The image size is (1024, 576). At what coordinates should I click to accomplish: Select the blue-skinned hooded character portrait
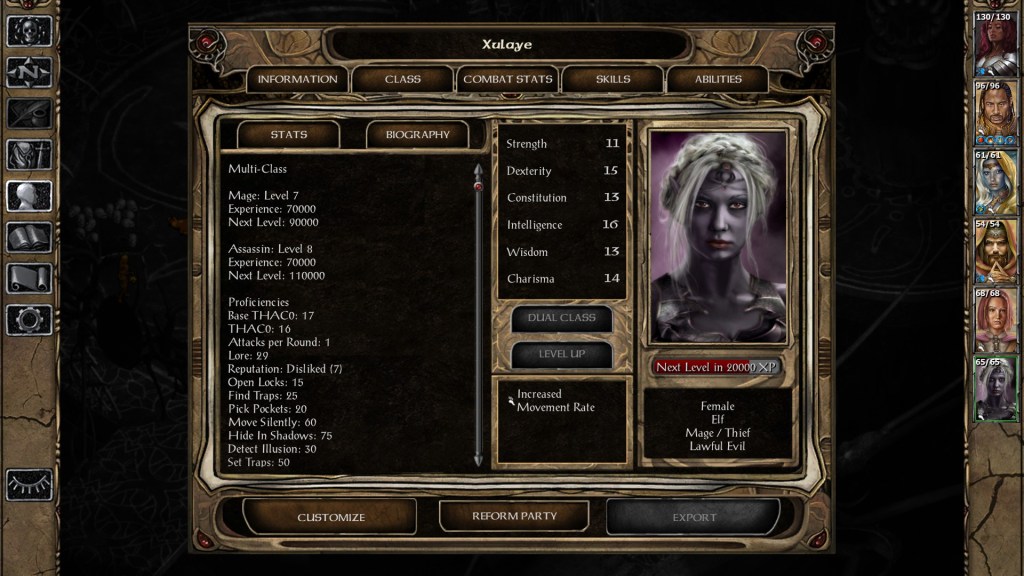pos(995,182)
